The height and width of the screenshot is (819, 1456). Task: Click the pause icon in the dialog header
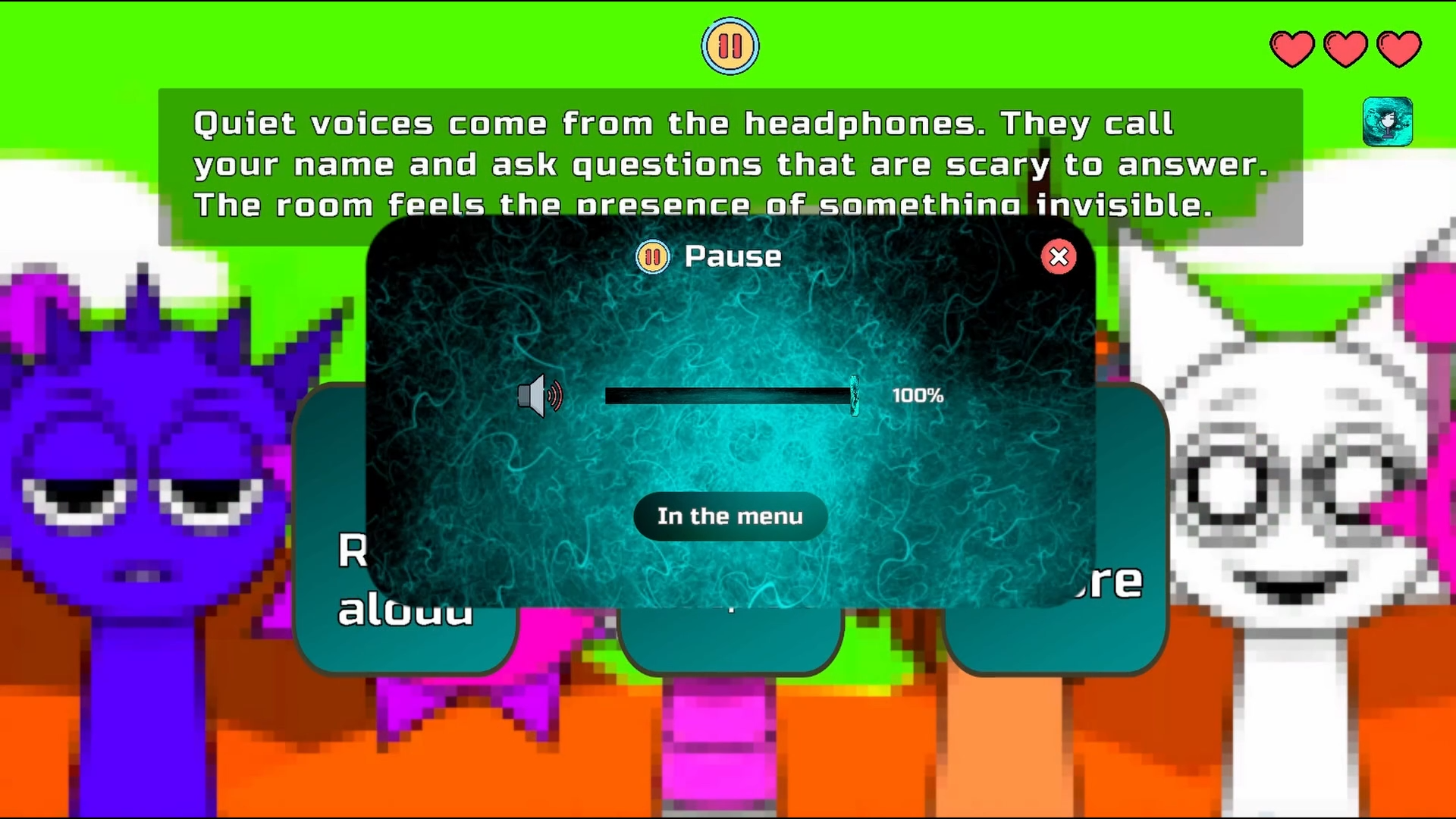pos(652,257)
